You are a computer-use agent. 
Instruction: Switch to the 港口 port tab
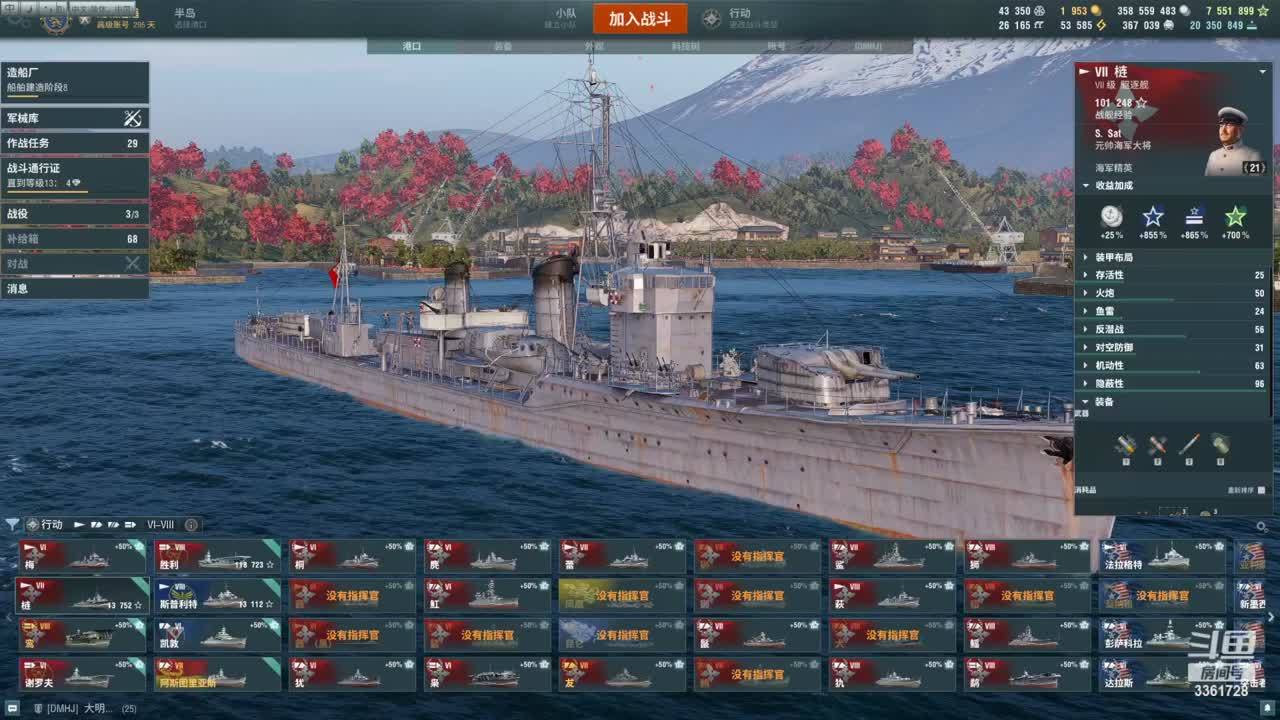[412, 46]
